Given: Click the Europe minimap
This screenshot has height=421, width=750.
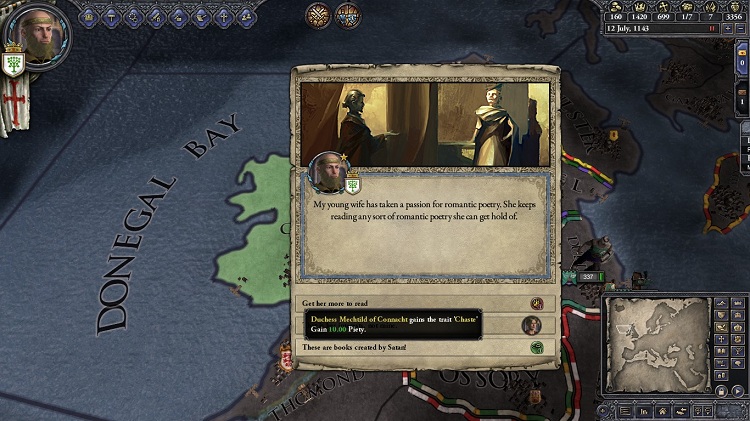Looking at the screenshot, I should pyautogui.click(x=658, y=345).
